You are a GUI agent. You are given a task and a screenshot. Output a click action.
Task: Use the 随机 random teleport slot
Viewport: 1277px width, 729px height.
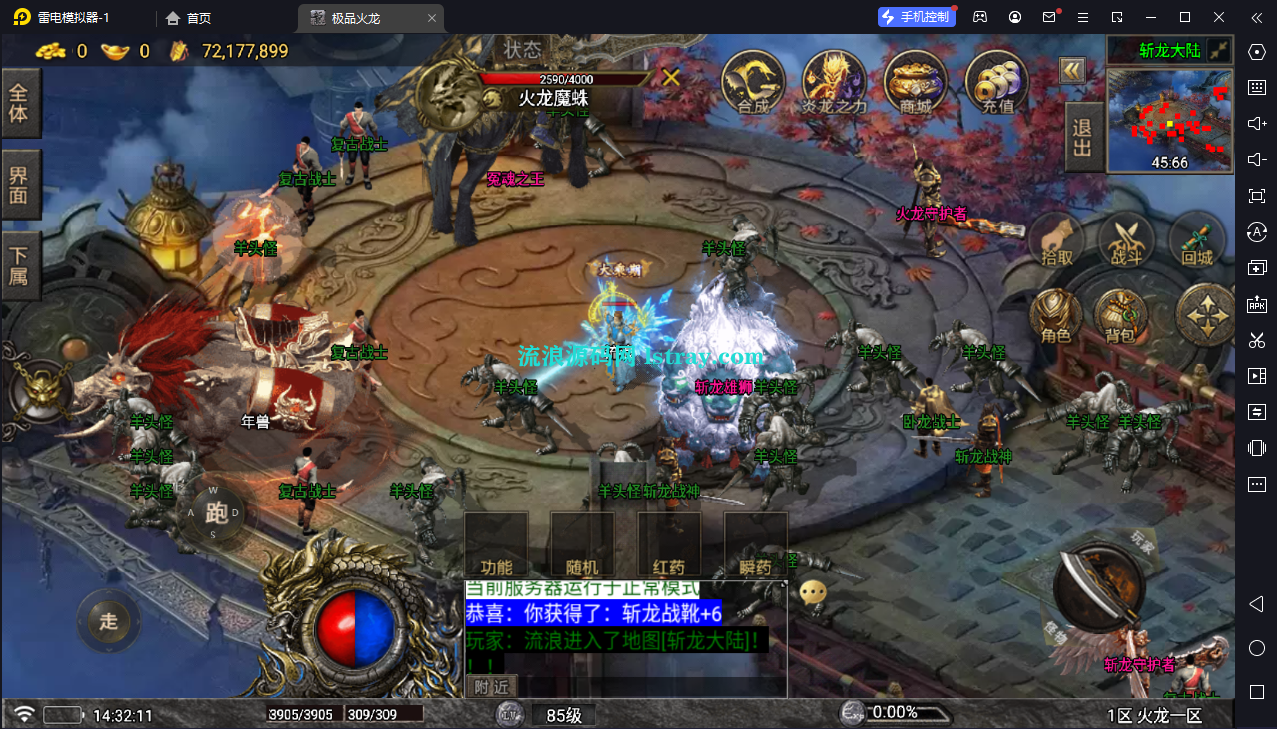(582, 546)
